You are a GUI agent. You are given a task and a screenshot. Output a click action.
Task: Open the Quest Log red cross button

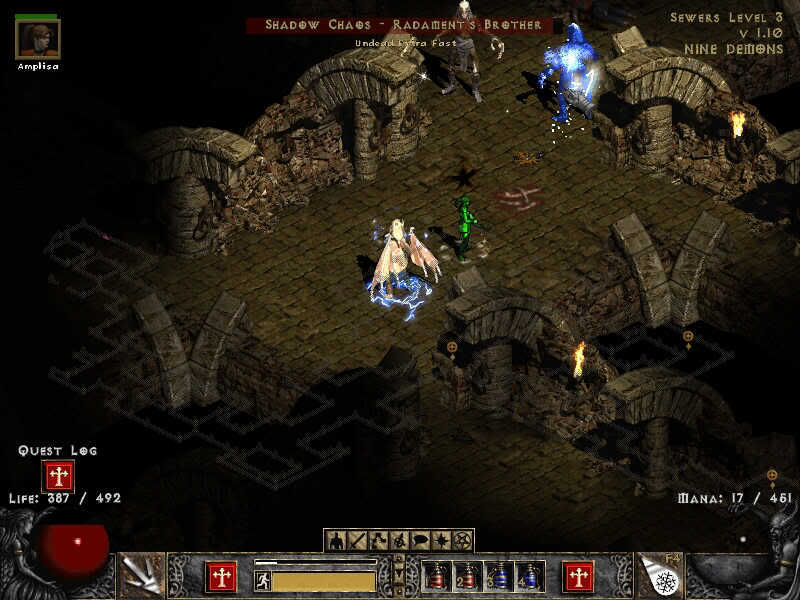tap(58, 476)
